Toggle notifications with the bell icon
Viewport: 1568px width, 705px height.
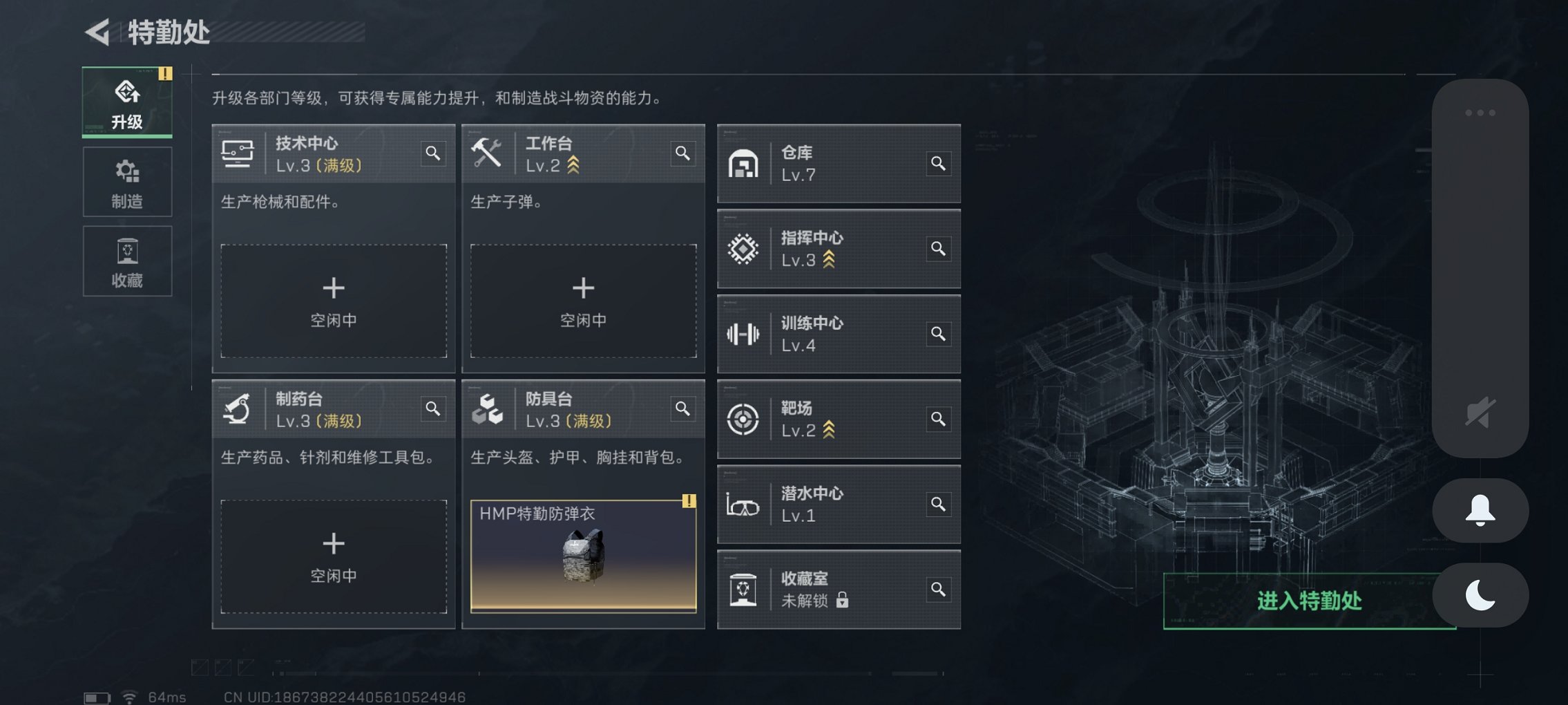(1480, 510)
